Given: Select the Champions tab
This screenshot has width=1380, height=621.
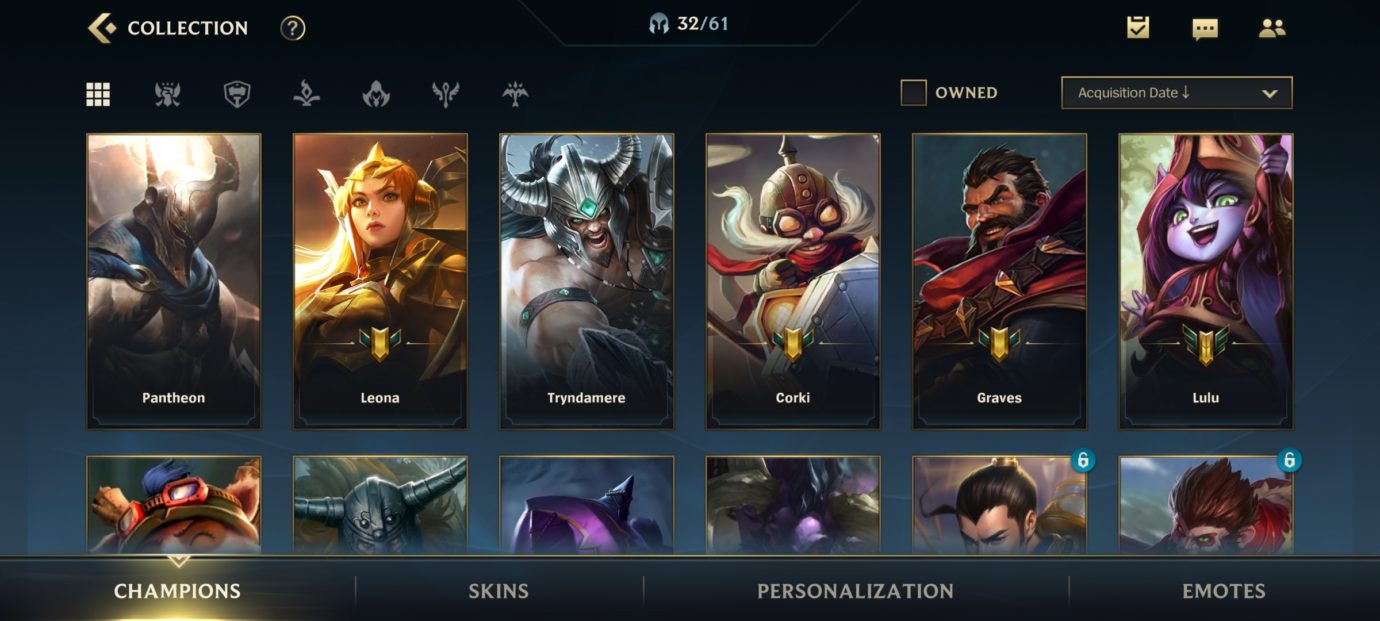Looking at the screenshot, I should click(x=177, y=591).
